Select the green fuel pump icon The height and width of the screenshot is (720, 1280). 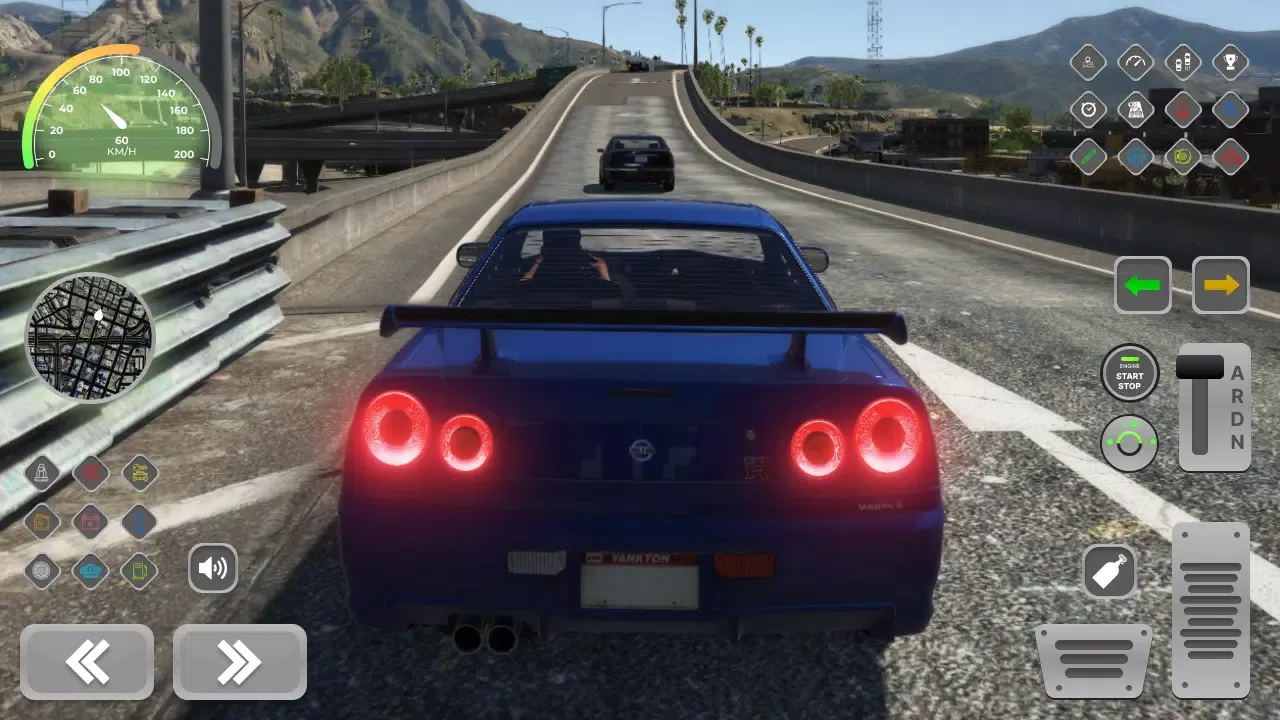139,570
